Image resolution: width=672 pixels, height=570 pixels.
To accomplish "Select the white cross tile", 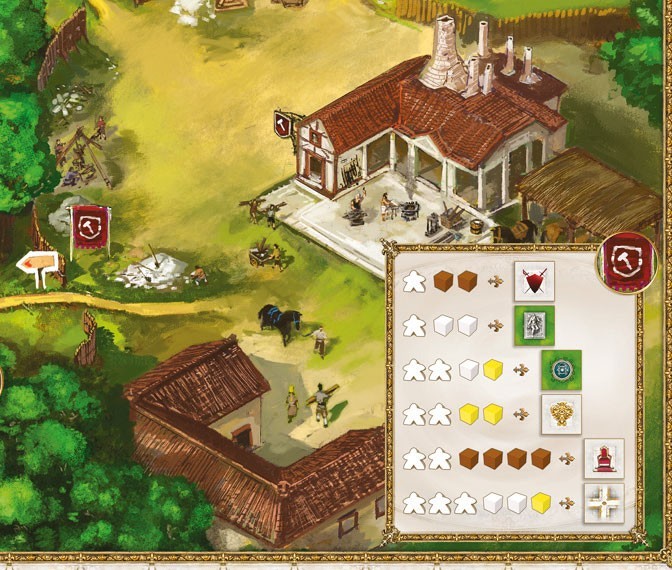I will click(603, 502).
